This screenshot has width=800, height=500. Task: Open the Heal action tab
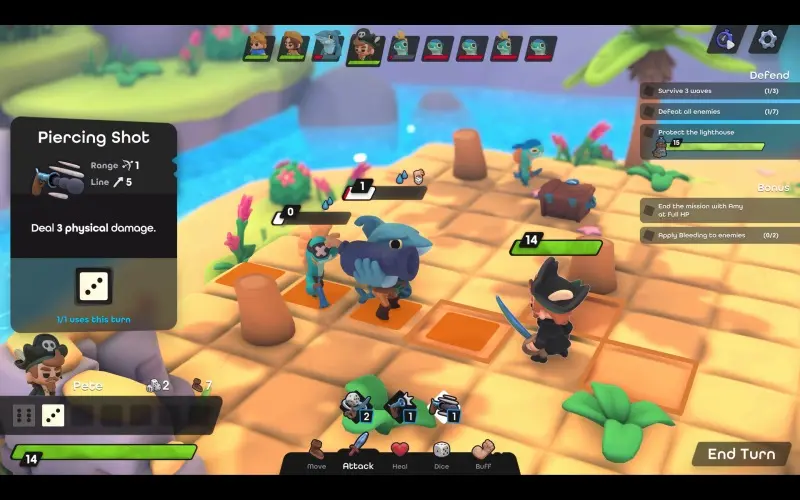[x=400, y=455]
